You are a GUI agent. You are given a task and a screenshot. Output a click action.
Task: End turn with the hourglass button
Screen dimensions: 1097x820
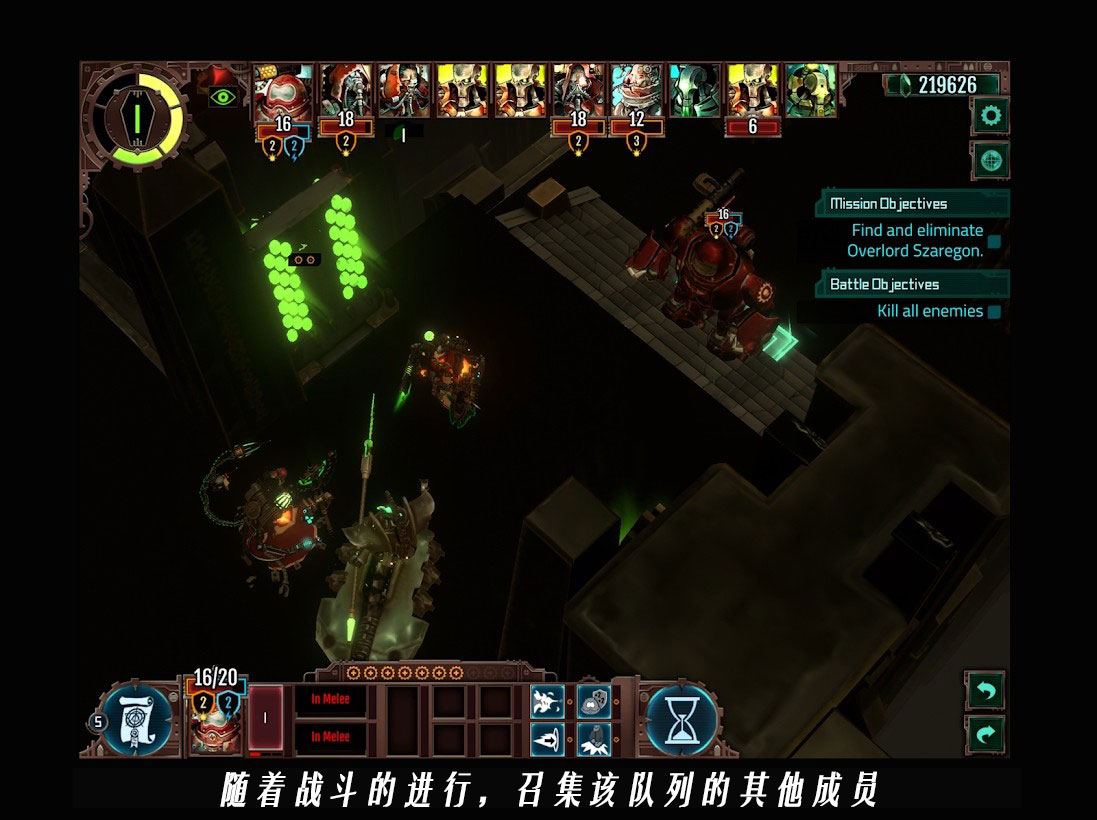coord(682,718)
